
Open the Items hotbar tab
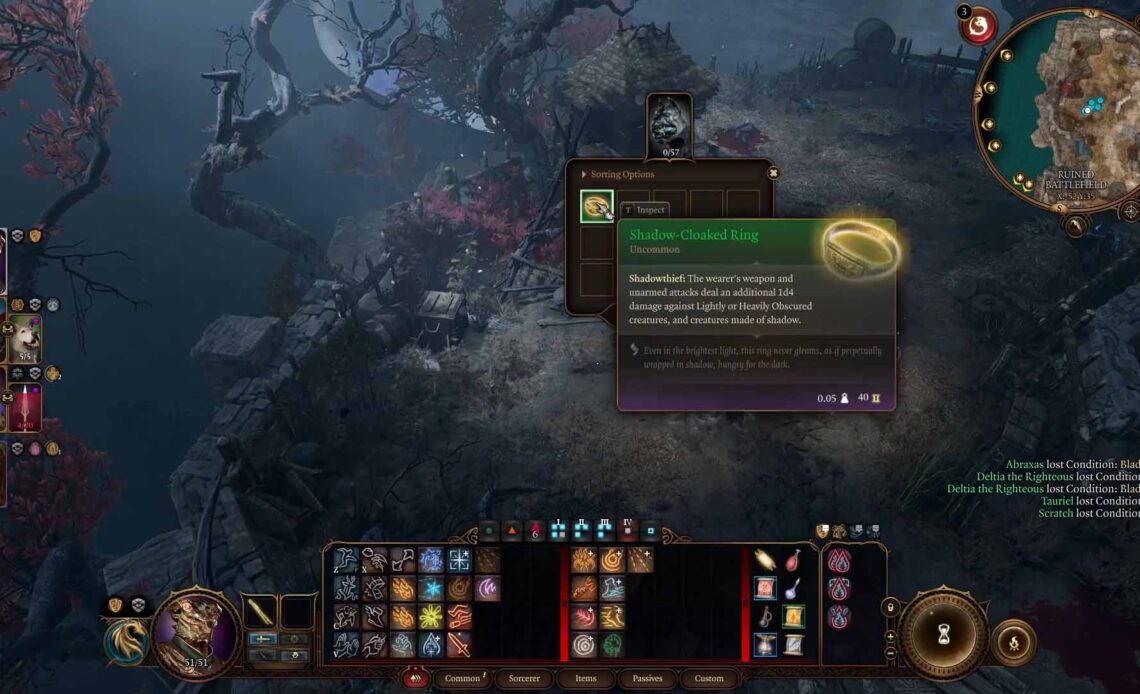tap(586, 678)
